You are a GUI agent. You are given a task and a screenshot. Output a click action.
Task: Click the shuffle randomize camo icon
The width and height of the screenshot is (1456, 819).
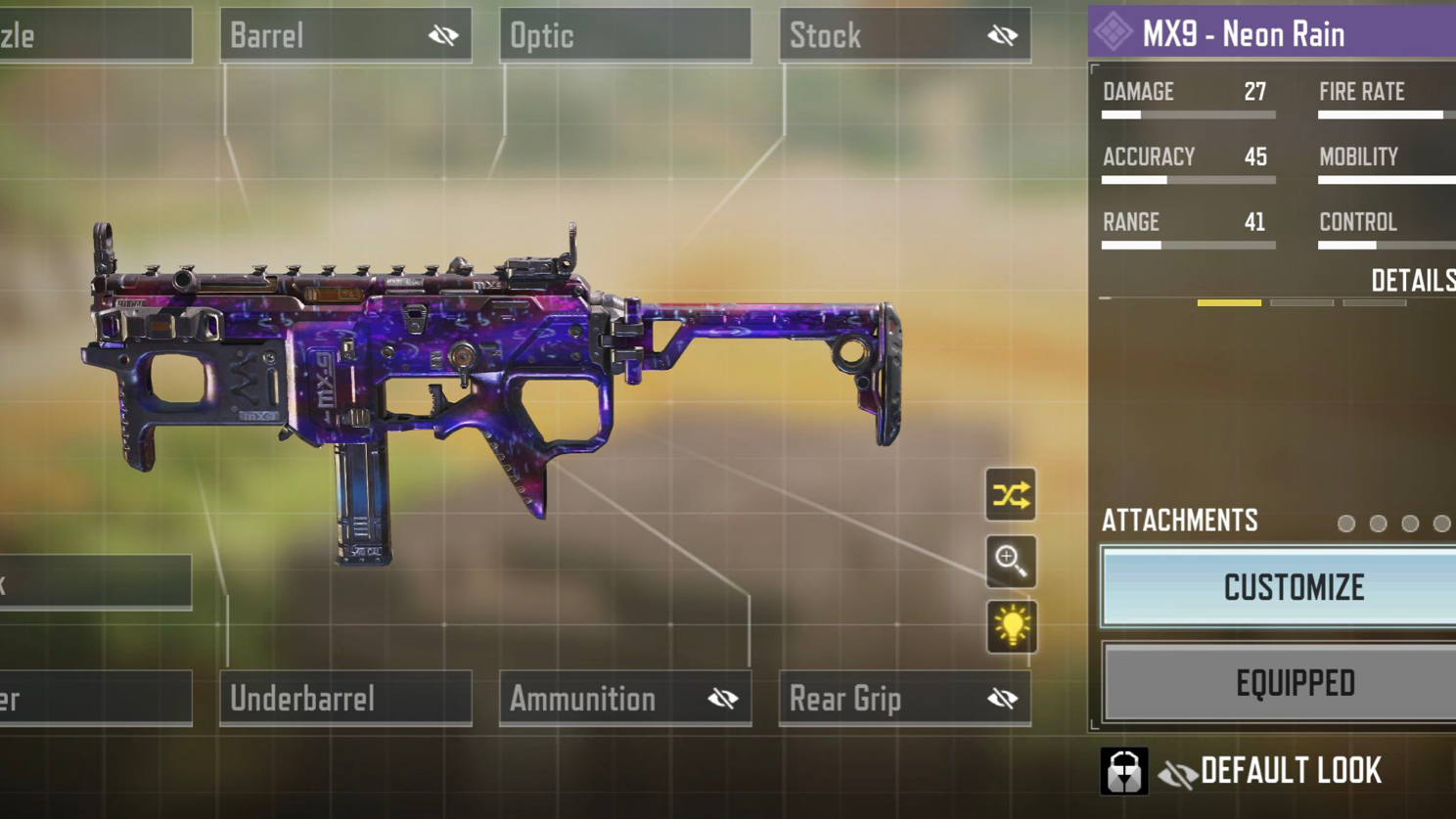[1011, 497]
